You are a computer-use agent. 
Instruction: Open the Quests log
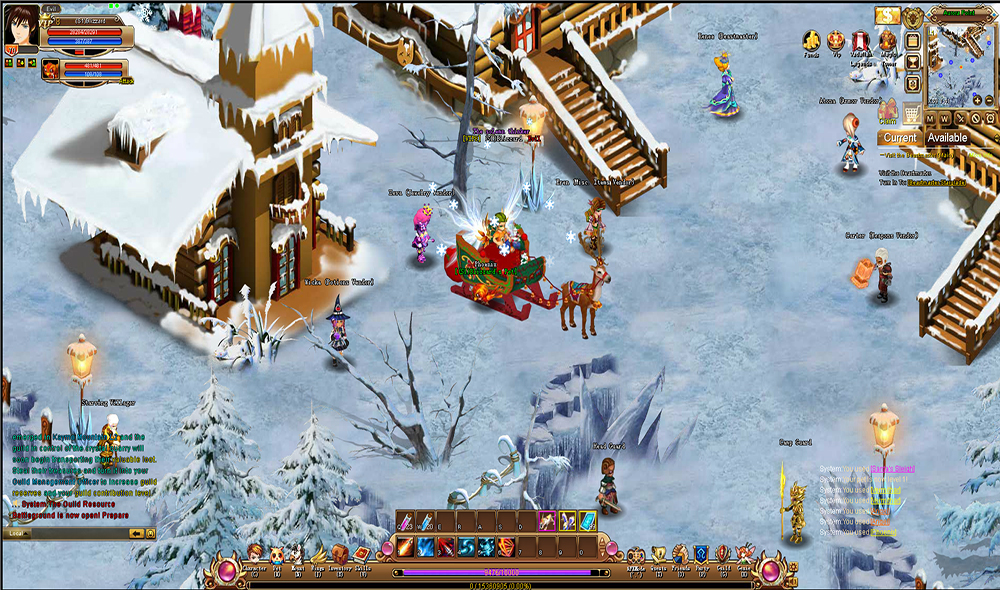[x=658, y=552]
